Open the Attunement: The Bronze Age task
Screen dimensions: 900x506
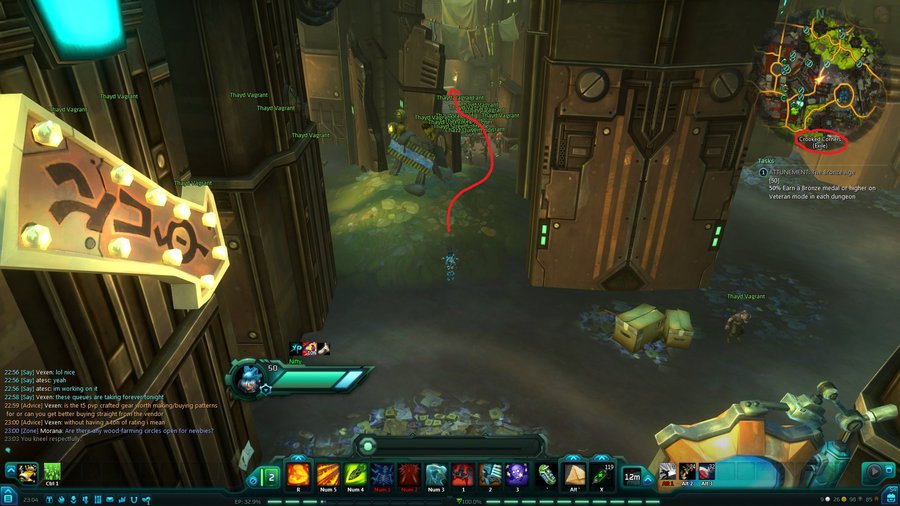813,172
